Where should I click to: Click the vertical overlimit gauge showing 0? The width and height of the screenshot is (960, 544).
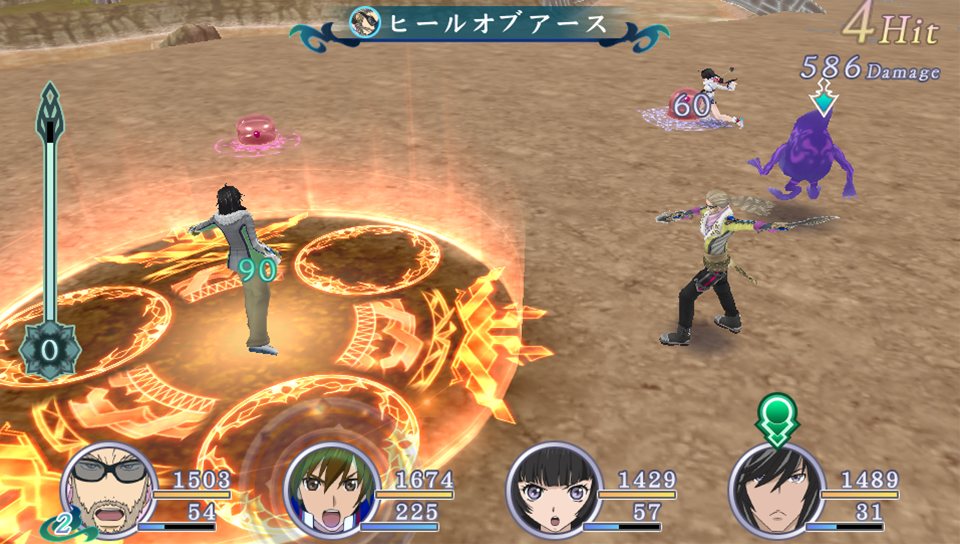click(48, 230)
